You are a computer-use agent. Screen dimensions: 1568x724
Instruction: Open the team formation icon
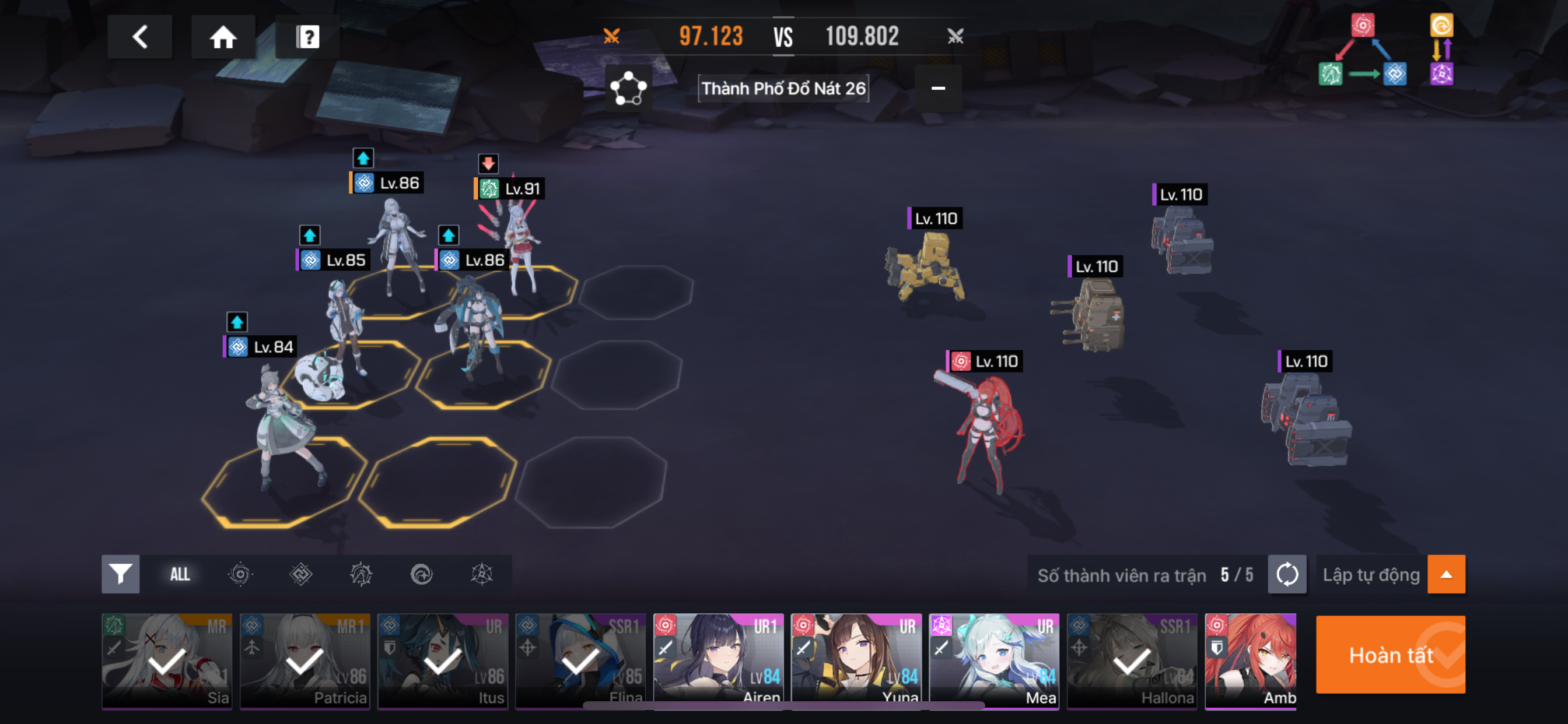click(x=628, y=89)
